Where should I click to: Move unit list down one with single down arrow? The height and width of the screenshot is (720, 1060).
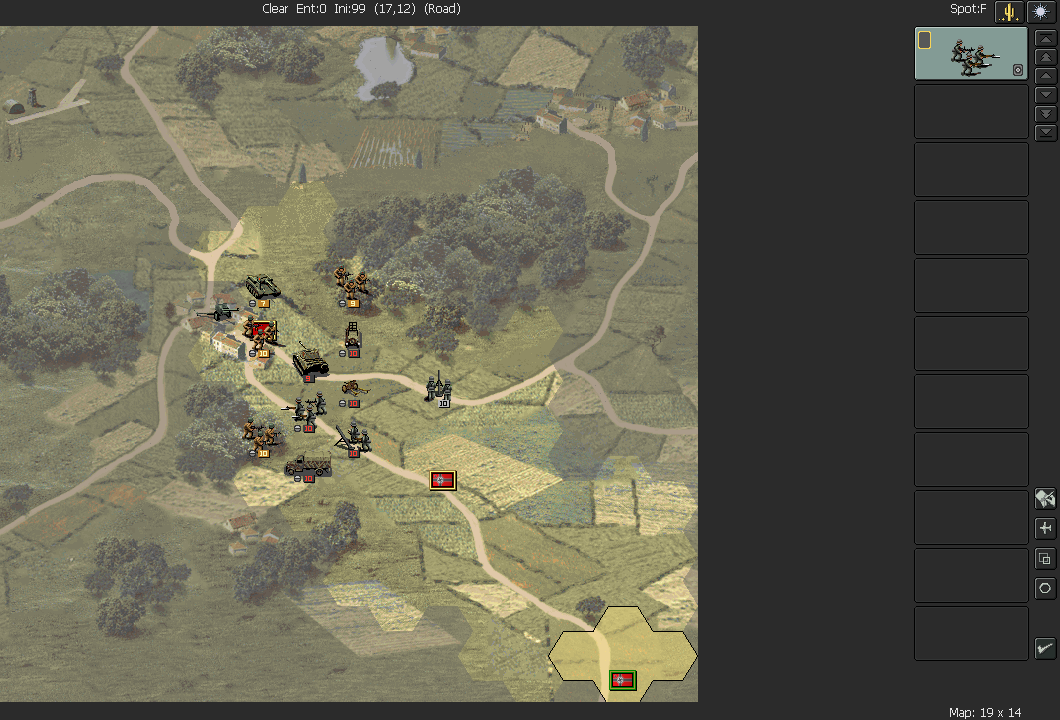(x=1045, y=95)
